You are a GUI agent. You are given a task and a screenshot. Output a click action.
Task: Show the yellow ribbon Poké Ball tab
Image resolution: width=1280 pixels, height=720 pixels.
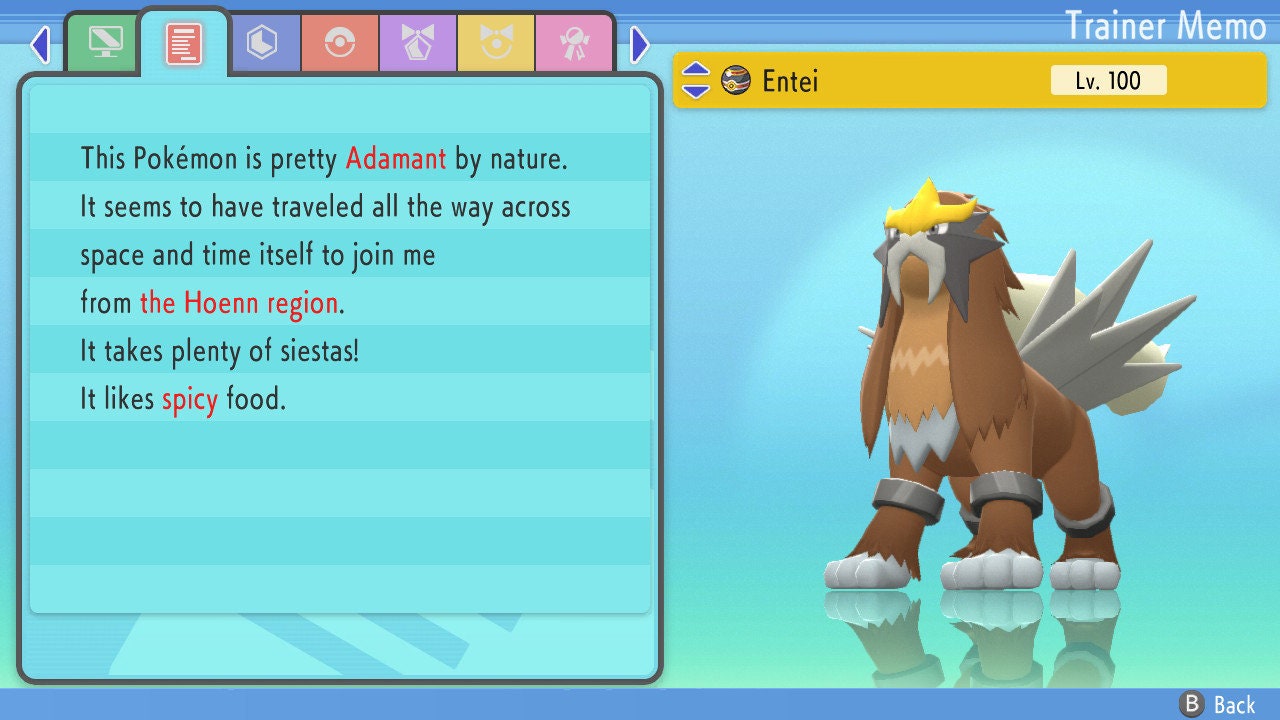tap(496, 43)
